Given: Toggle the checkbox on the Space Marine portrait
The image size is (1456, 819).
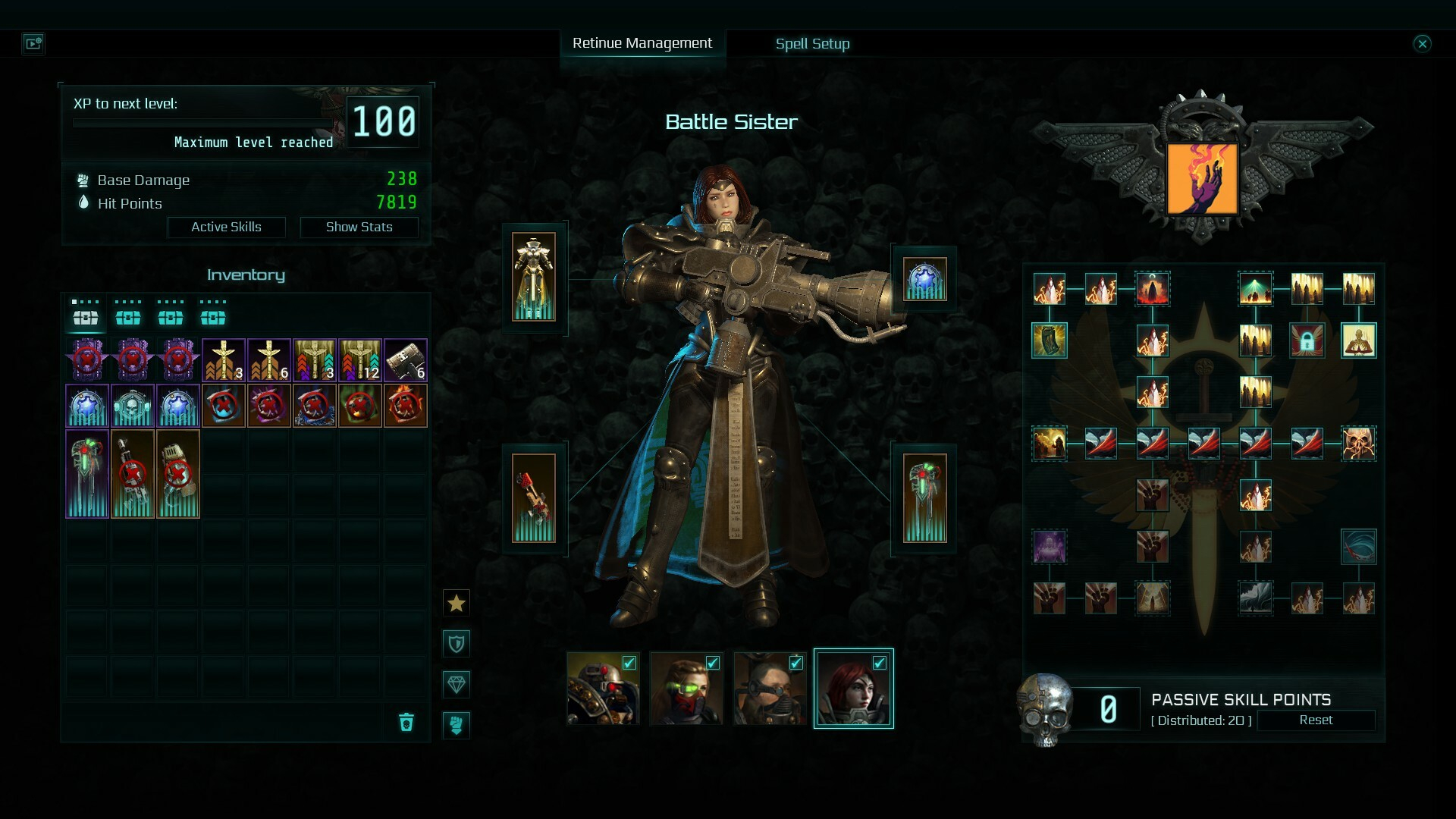Looking at the screenshot, I should point(628,662).
